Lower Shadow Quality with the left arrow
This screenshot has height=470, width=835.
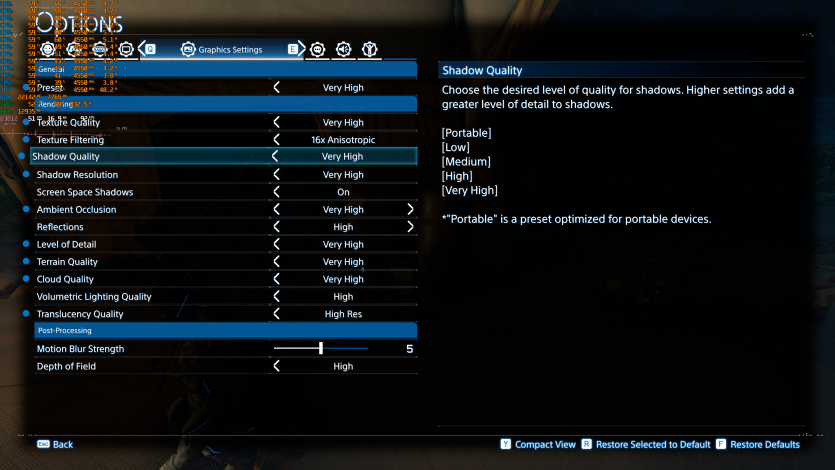tap(276, 157)
